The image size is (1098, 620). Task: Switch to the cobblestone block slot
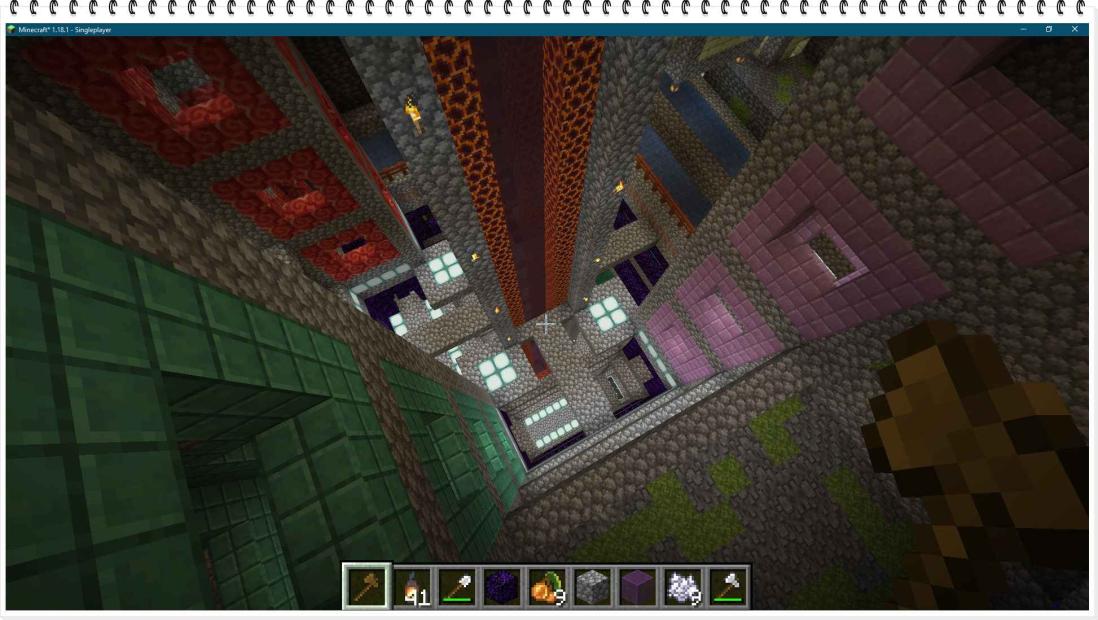tap(592, 587)
